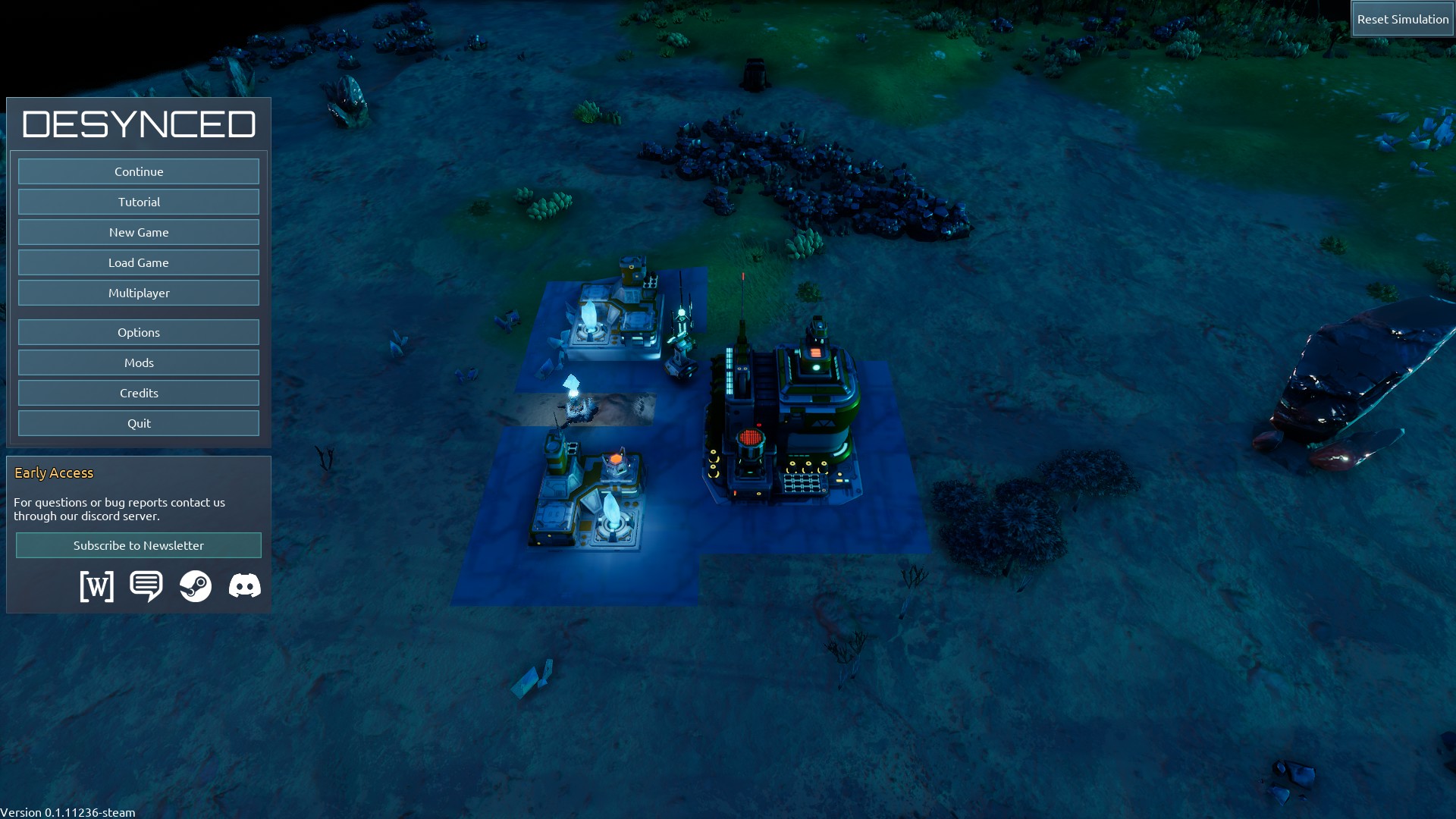Image resolution: width=1456 pixels, height=819 pixels.
Task: Quit the game
Action: click(x=139, y=423)
